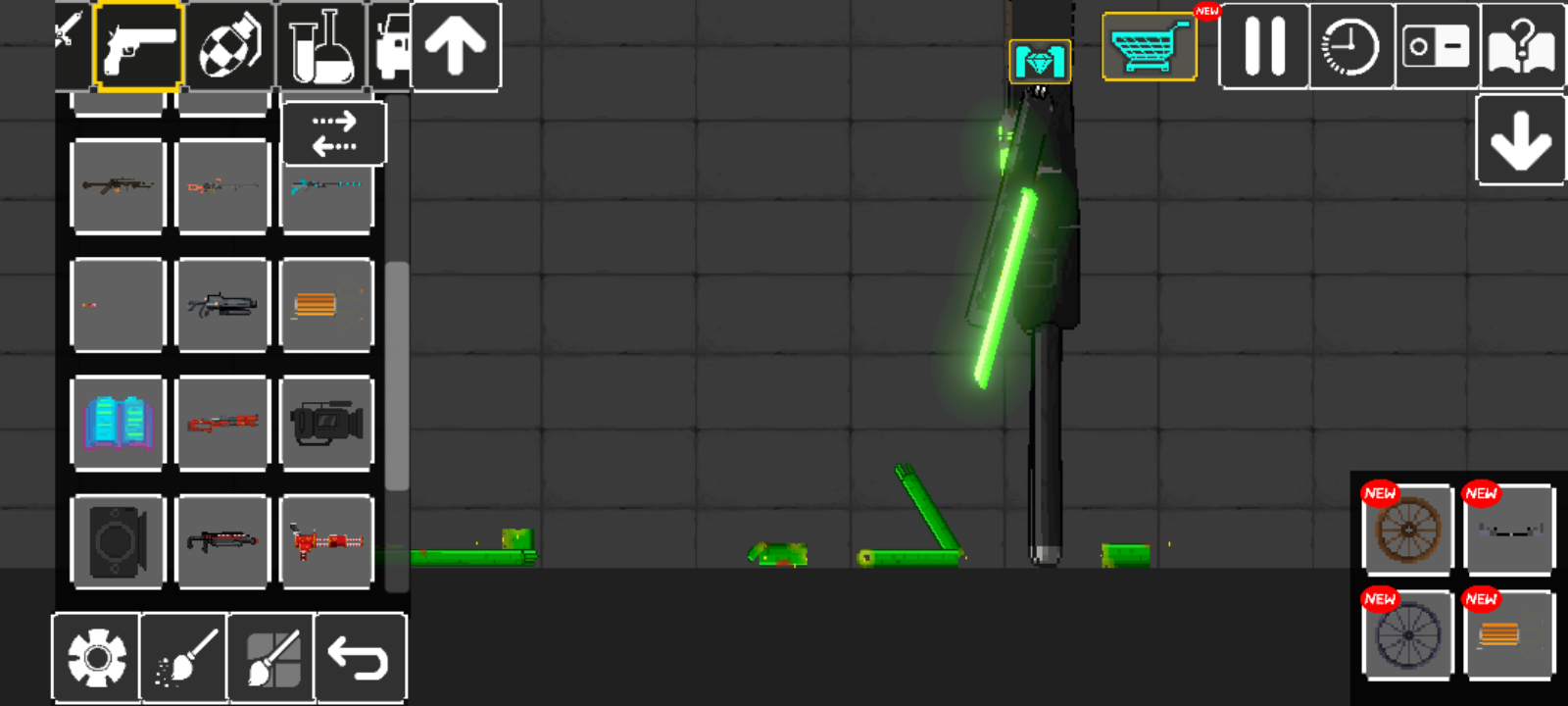This screenshot has width=1568, height=706.
Task: Toggle the swap arrows button
Action: (334, 133)
